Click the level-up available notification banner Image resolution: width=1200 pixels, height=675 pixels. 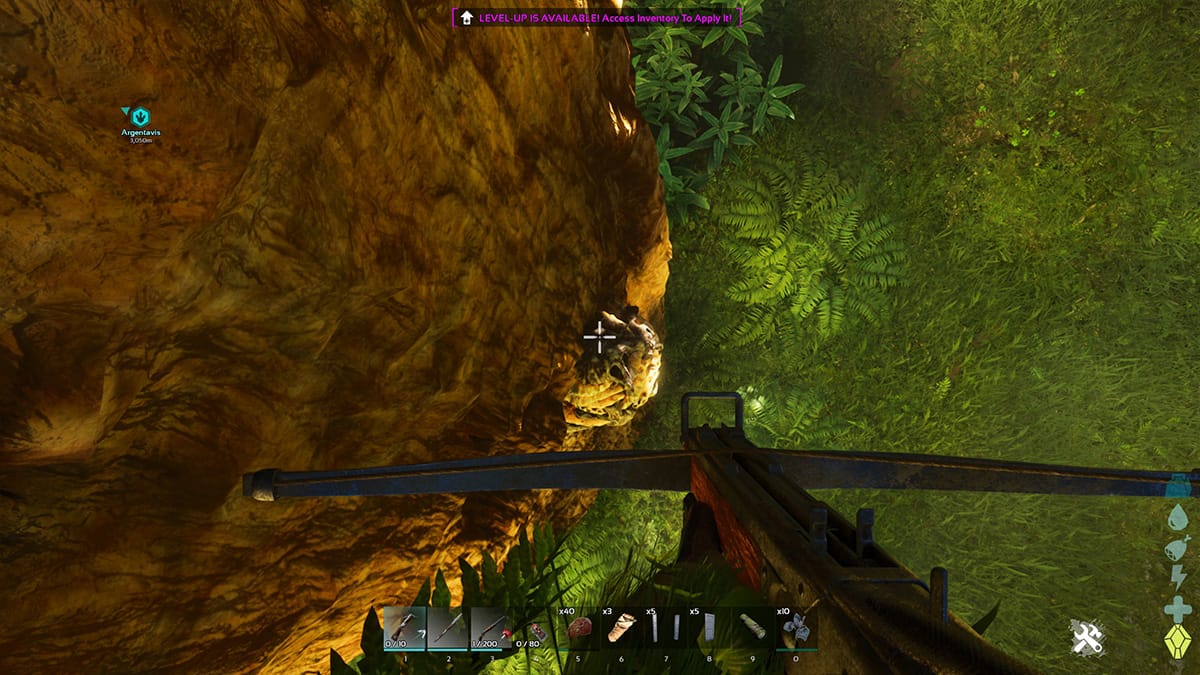pyautogui.click(x=598, y=17)
